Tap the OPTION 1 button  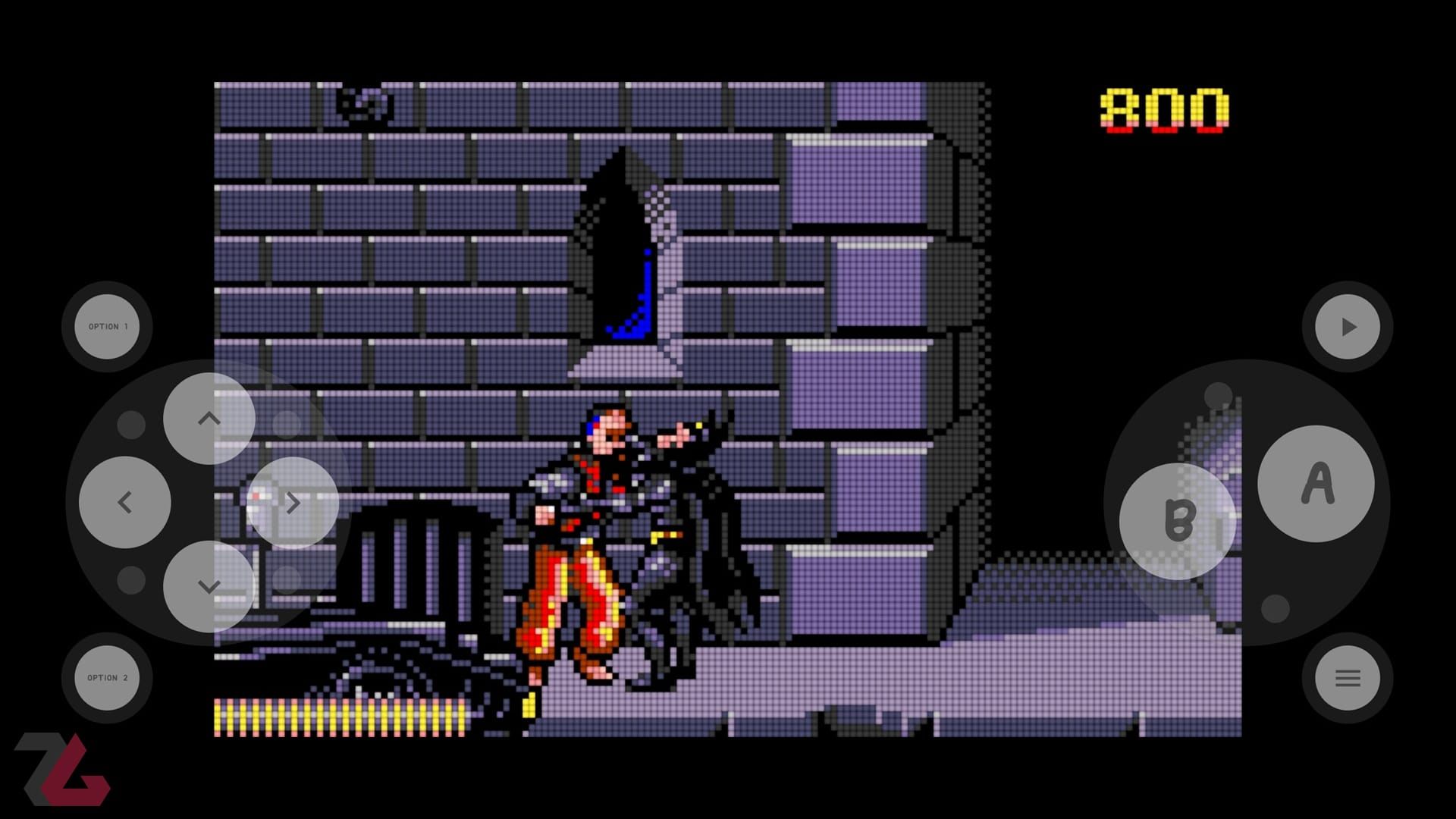107,327
